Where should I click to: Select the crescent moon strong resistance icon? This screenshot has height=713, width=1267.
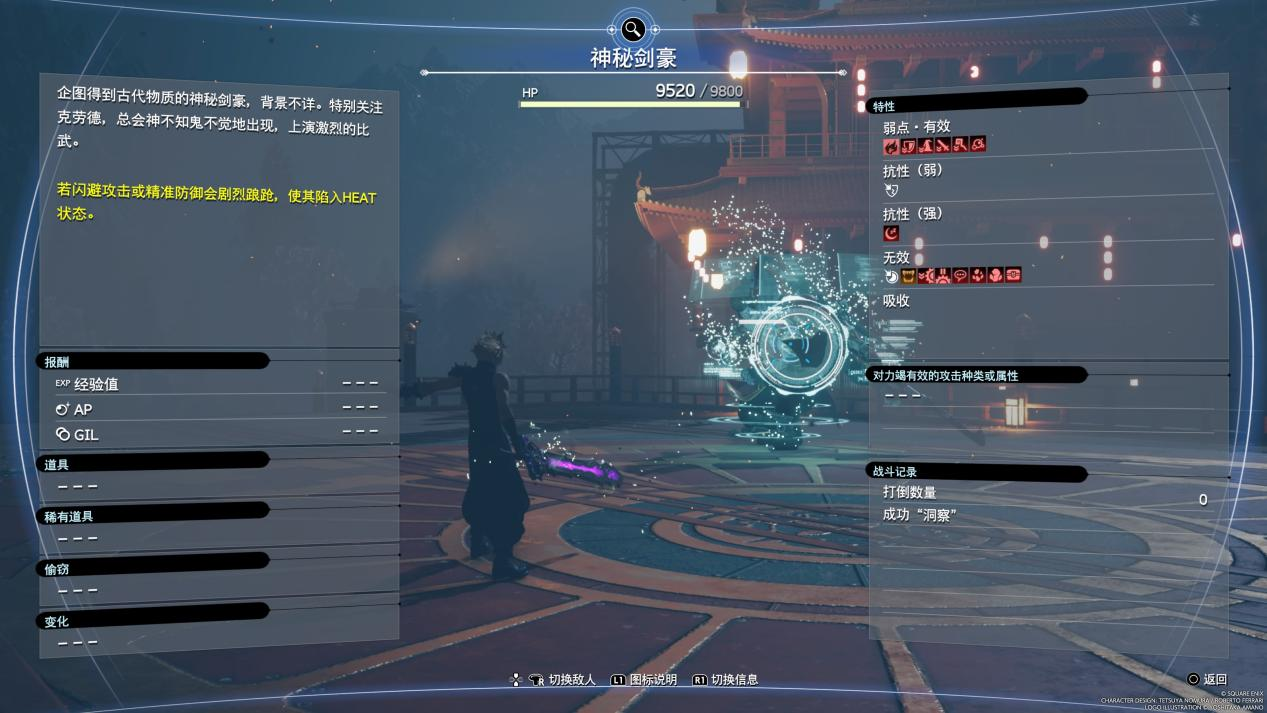891,233
